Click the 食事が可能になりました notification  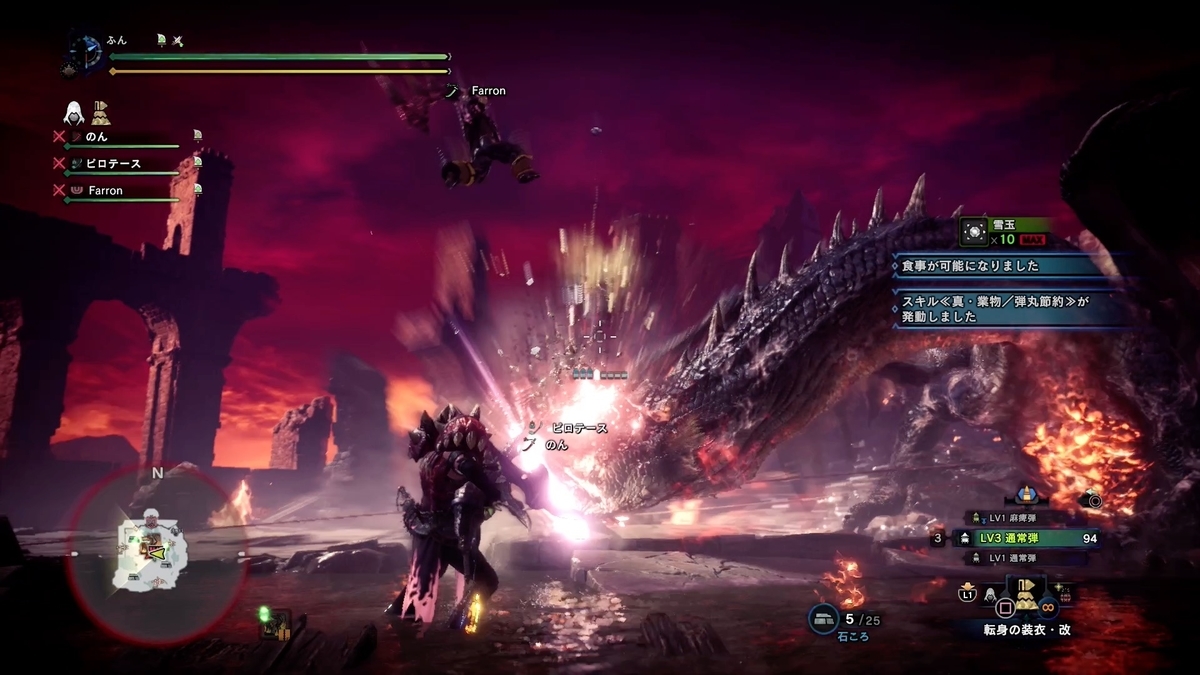1010,266
